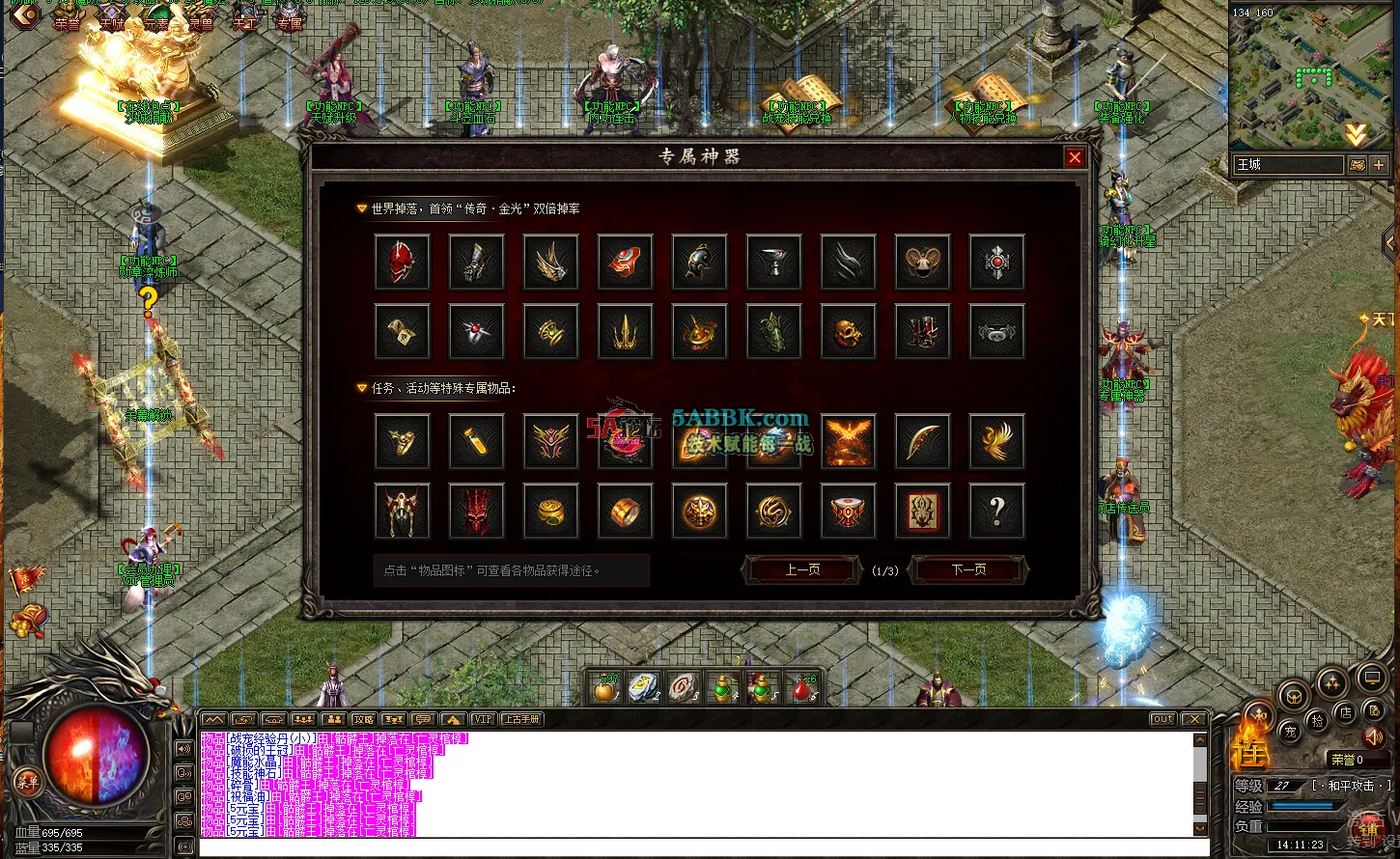This screenshot has height=859, width=1400.
Task: Click the question-mark mystery item icon
Action: [x=996, y=511]
